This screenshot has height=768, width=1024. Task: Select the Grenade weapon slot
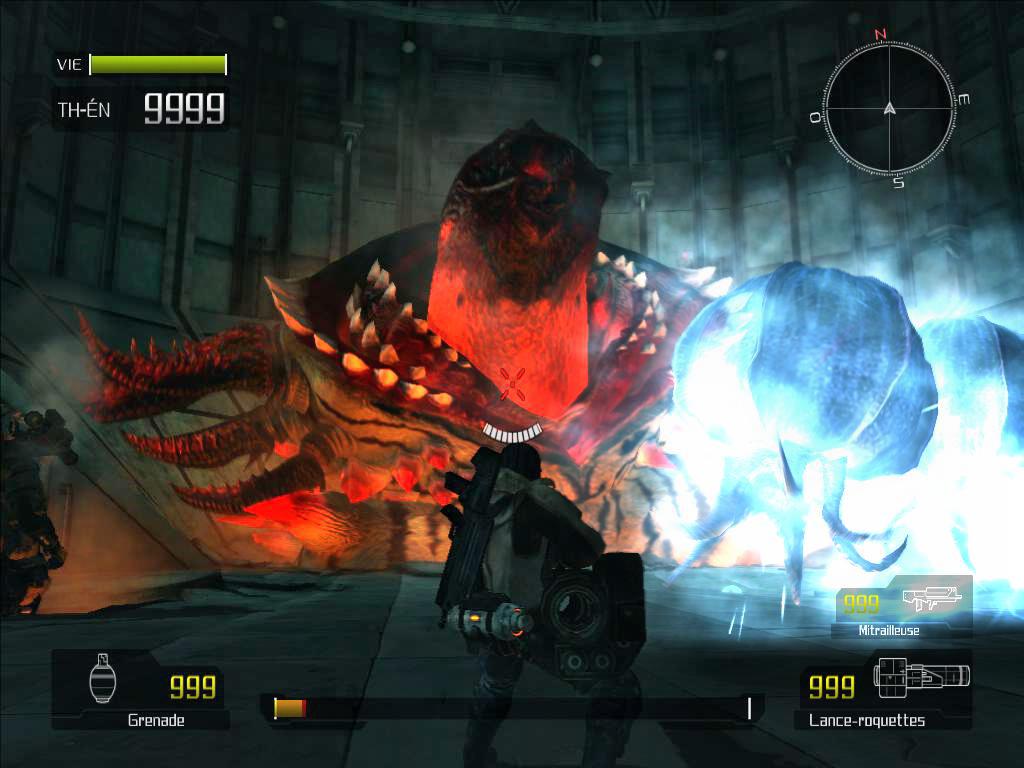tap(139, 689)
